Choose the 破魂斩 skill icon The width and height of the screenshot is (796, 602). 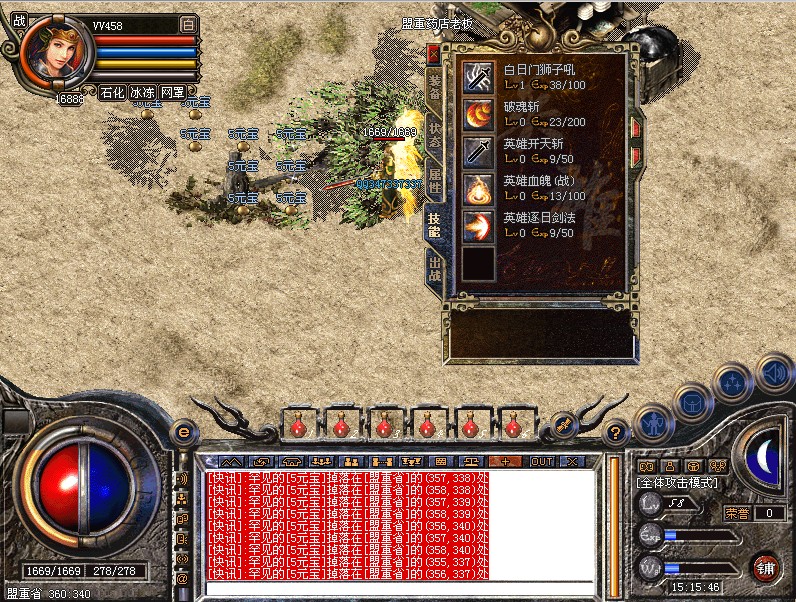point(478,114)
